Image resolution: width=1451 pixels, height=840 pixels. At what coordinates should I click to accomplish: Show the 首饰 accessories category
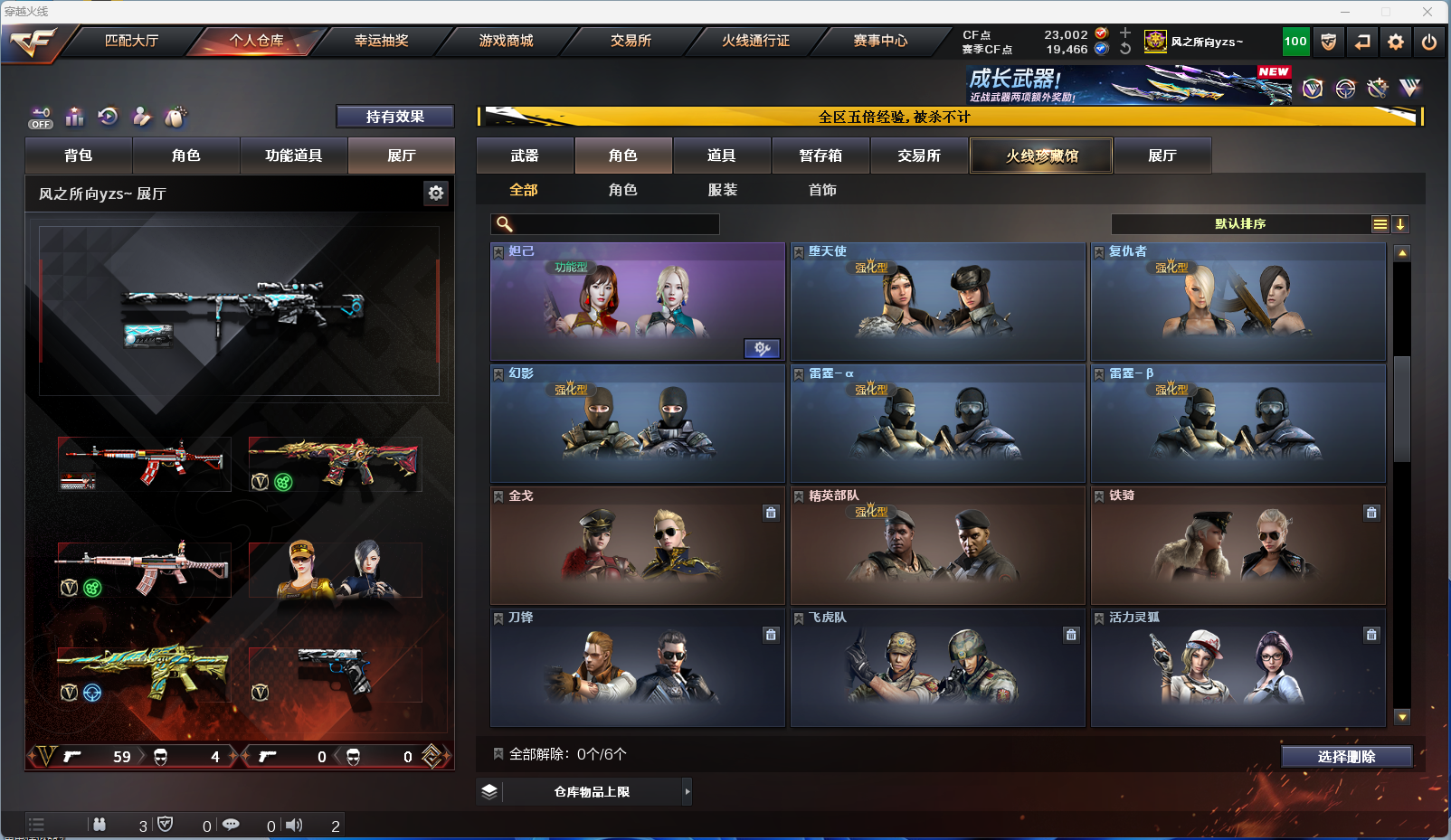(822, 190)
